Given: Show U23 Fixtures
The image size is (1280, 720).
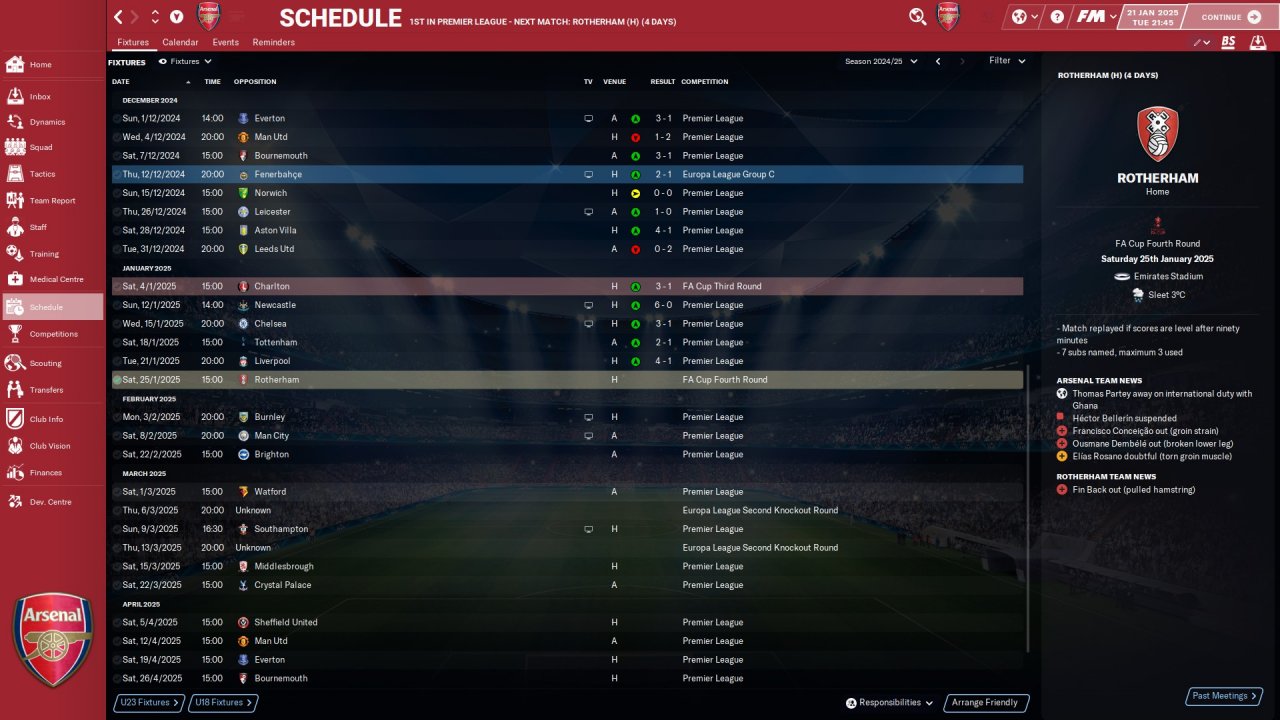Looking at the screenshot, I should [x=148, y=703].
